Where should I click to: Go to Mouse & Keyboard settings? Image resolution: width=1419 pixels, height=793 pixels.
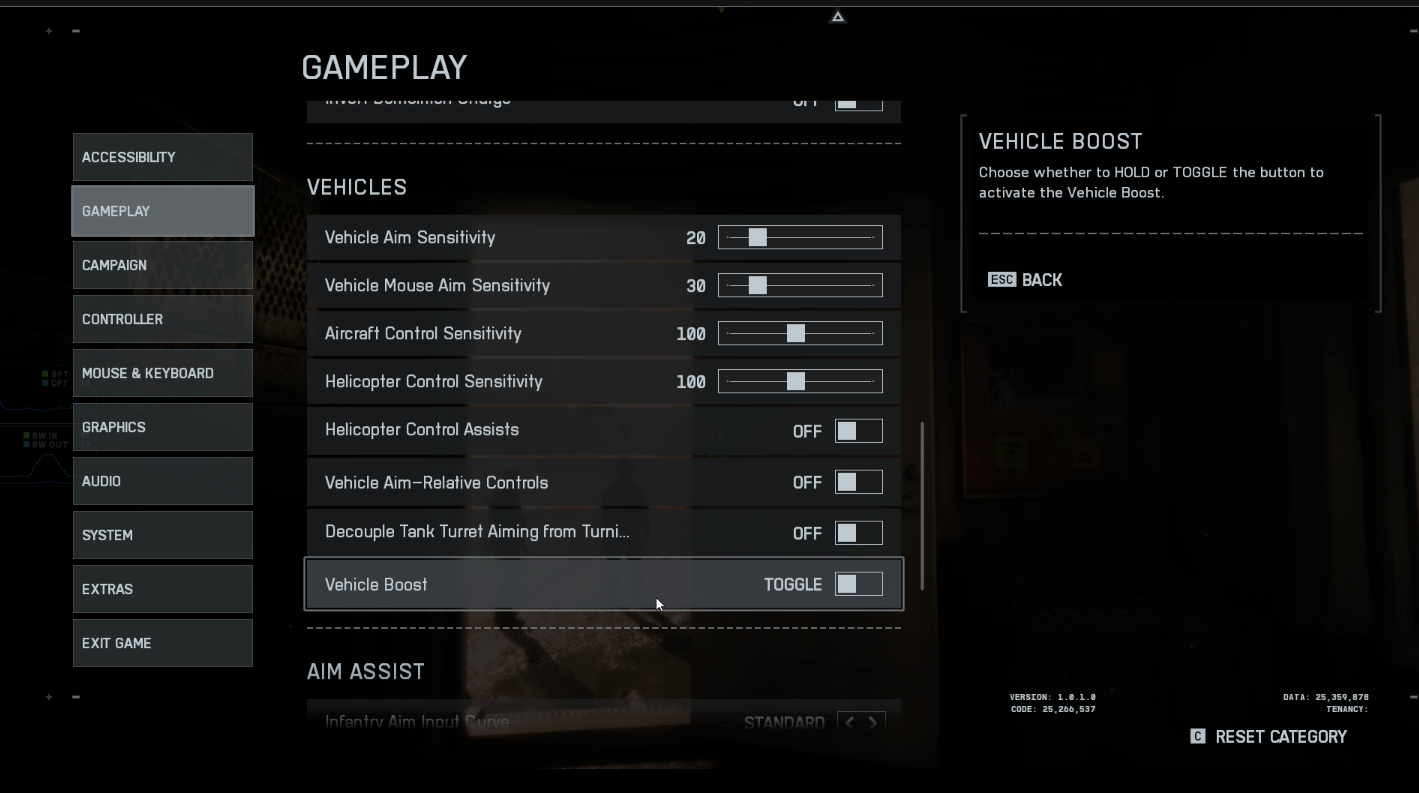coord(162,373)
